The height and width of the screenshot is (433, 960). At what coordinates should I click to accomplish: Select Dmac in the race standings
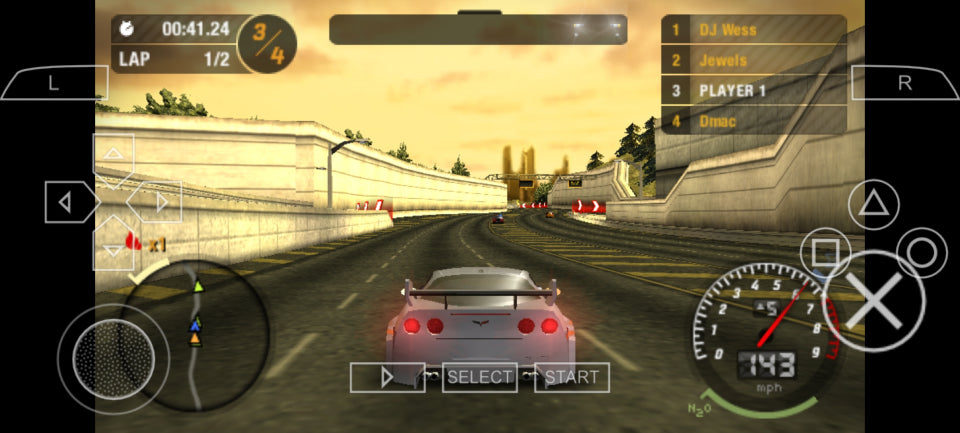pyautogui.click(x=753, y=121)
